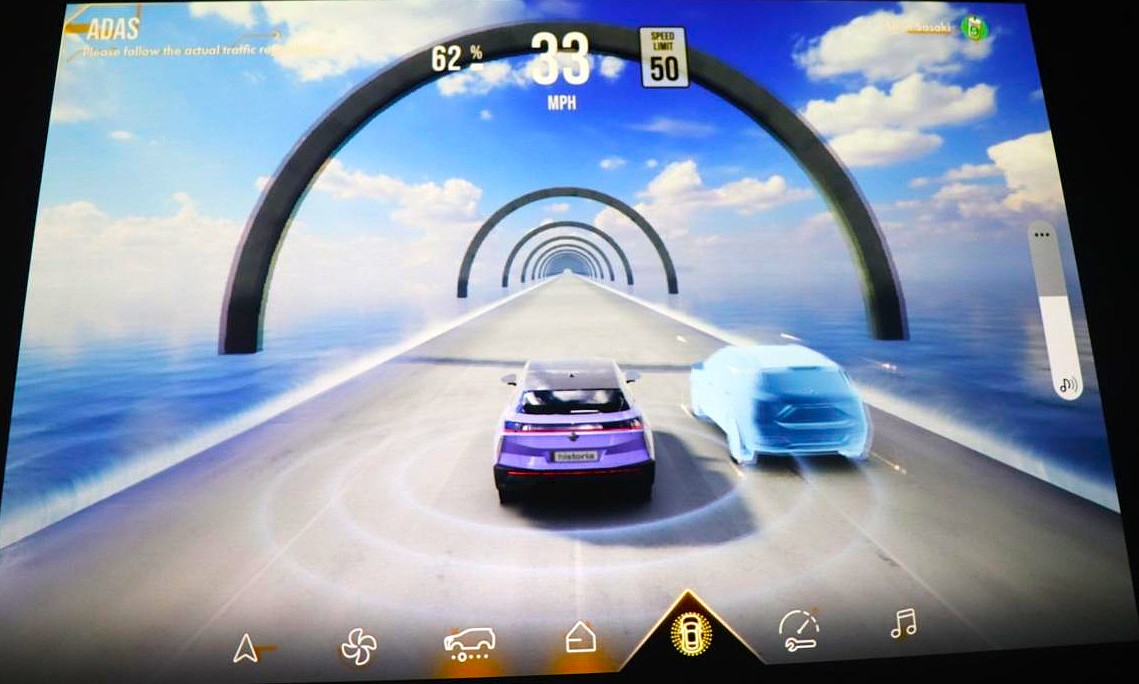Click the music volume speaker icon
1139x684 pixels.
pos(1069,383)
